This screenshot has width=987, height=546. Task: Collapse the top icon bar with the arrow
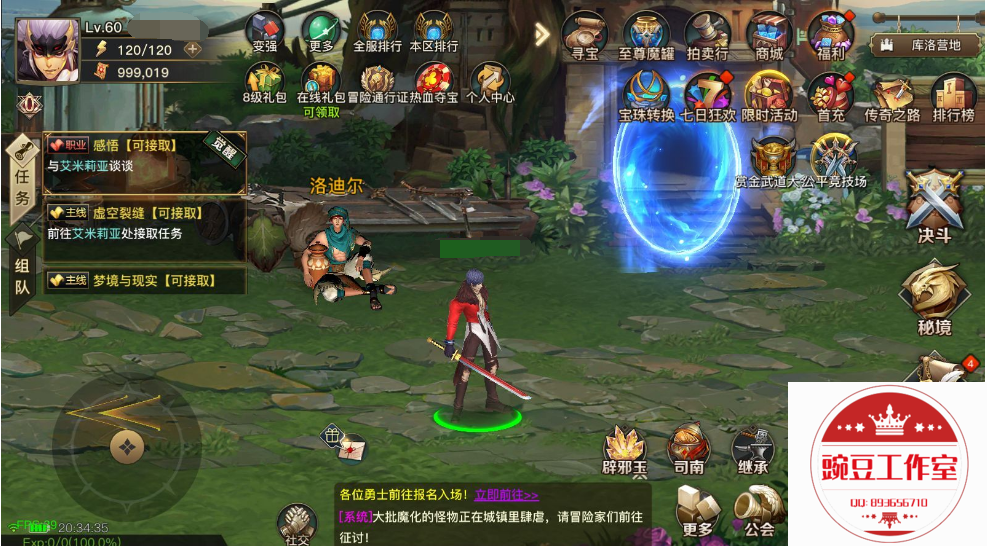coord(542,35)
